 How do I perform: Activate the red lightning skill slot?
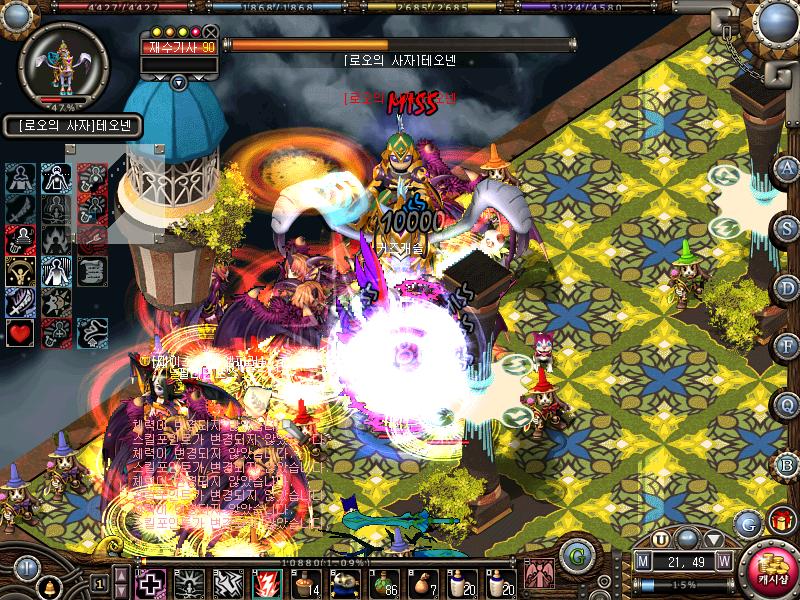(x=266, y=583)
